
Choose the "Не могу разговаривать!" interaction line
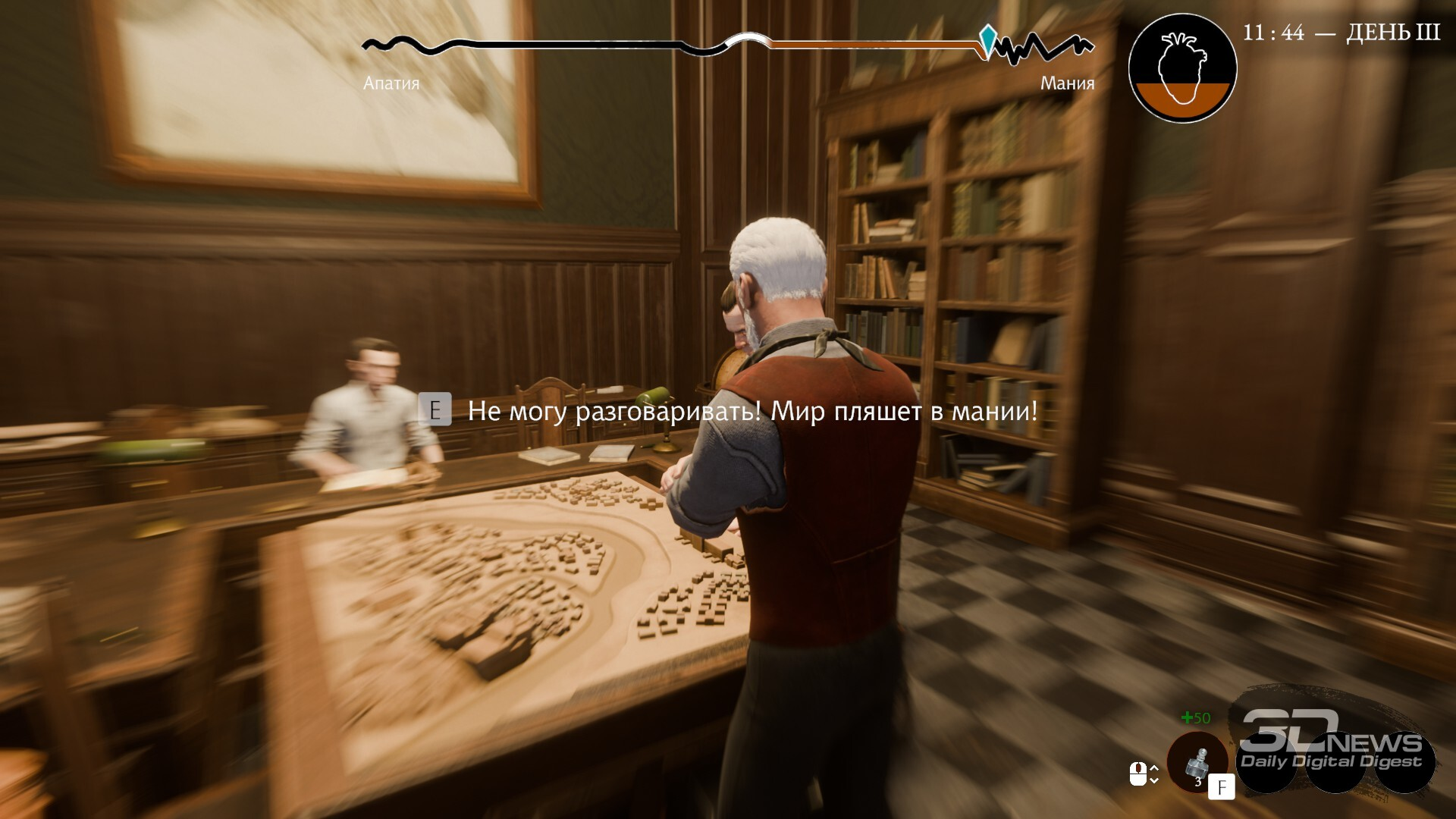coord(751,411)
